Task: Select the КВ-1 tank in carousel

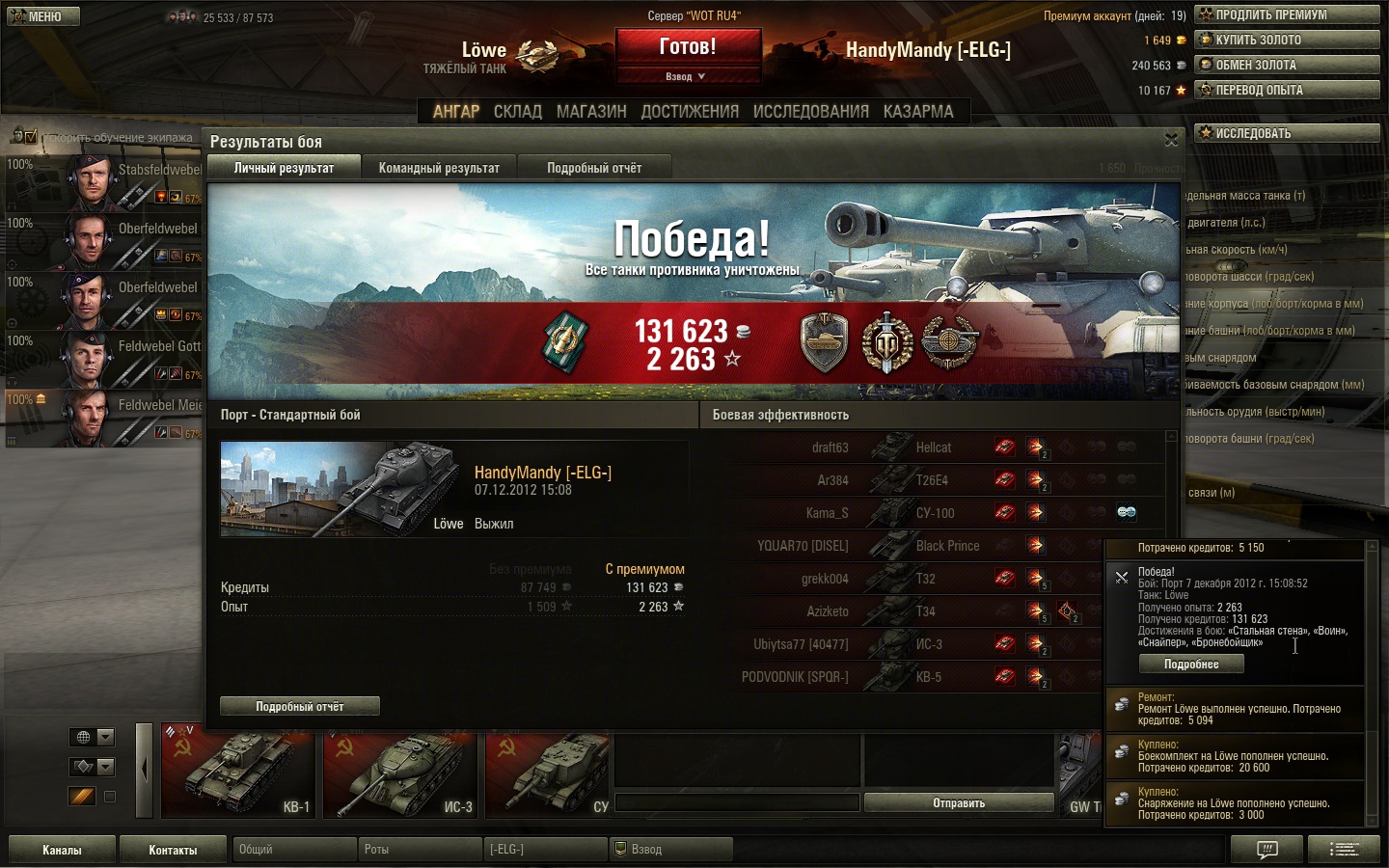Action: point(238,773)
